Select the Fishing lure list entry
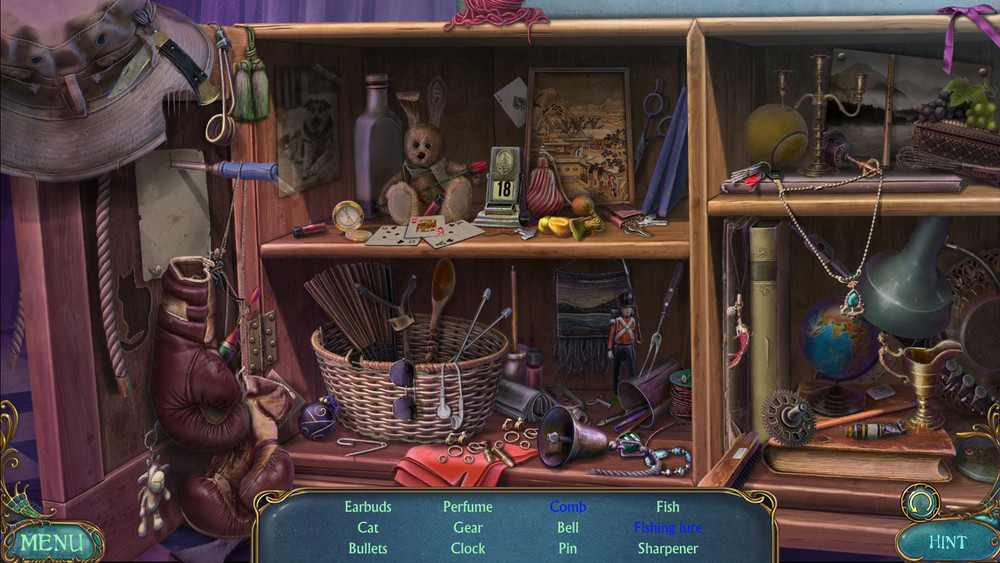 click(x=668, y=527)
